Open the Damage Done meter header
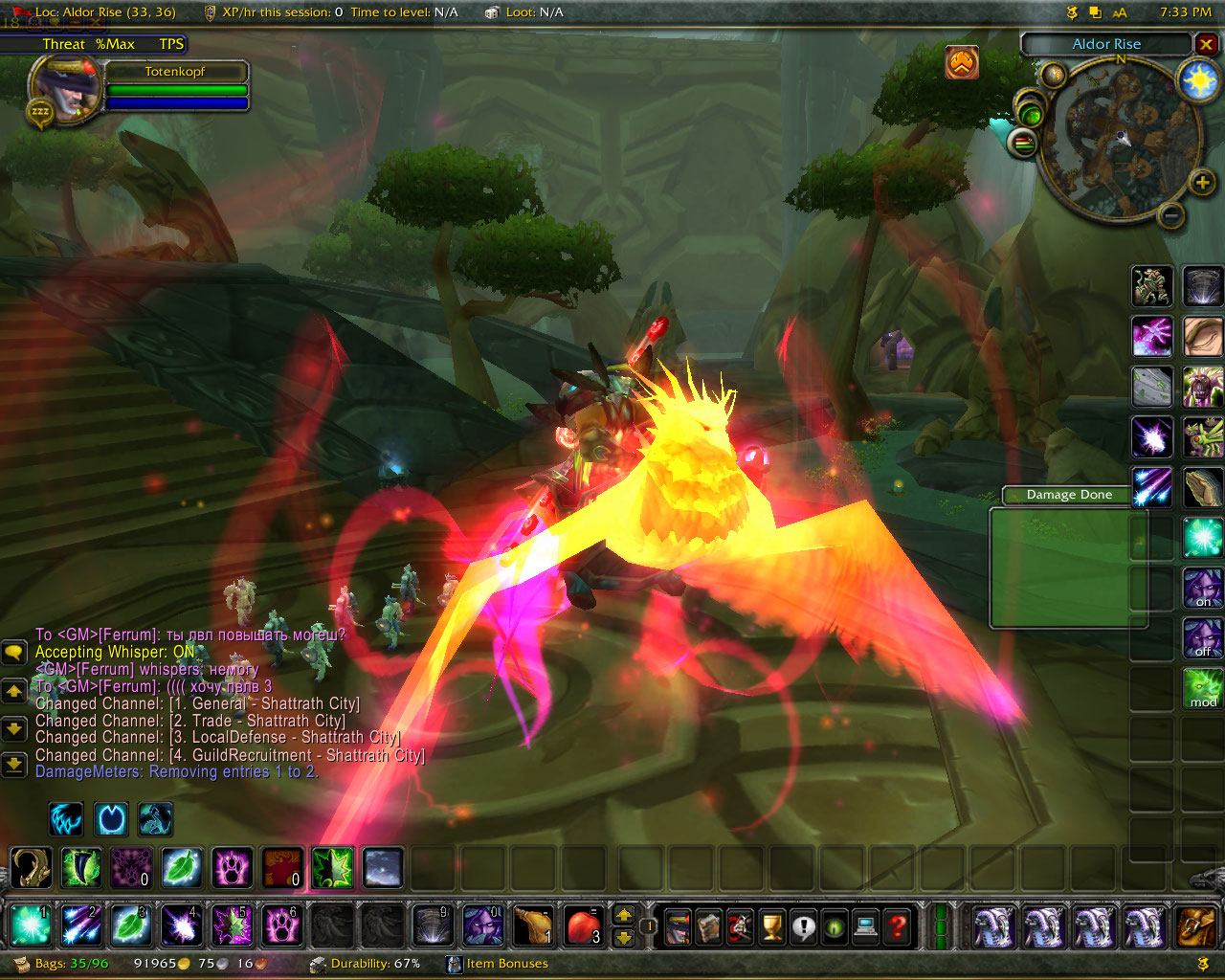 1069,495
